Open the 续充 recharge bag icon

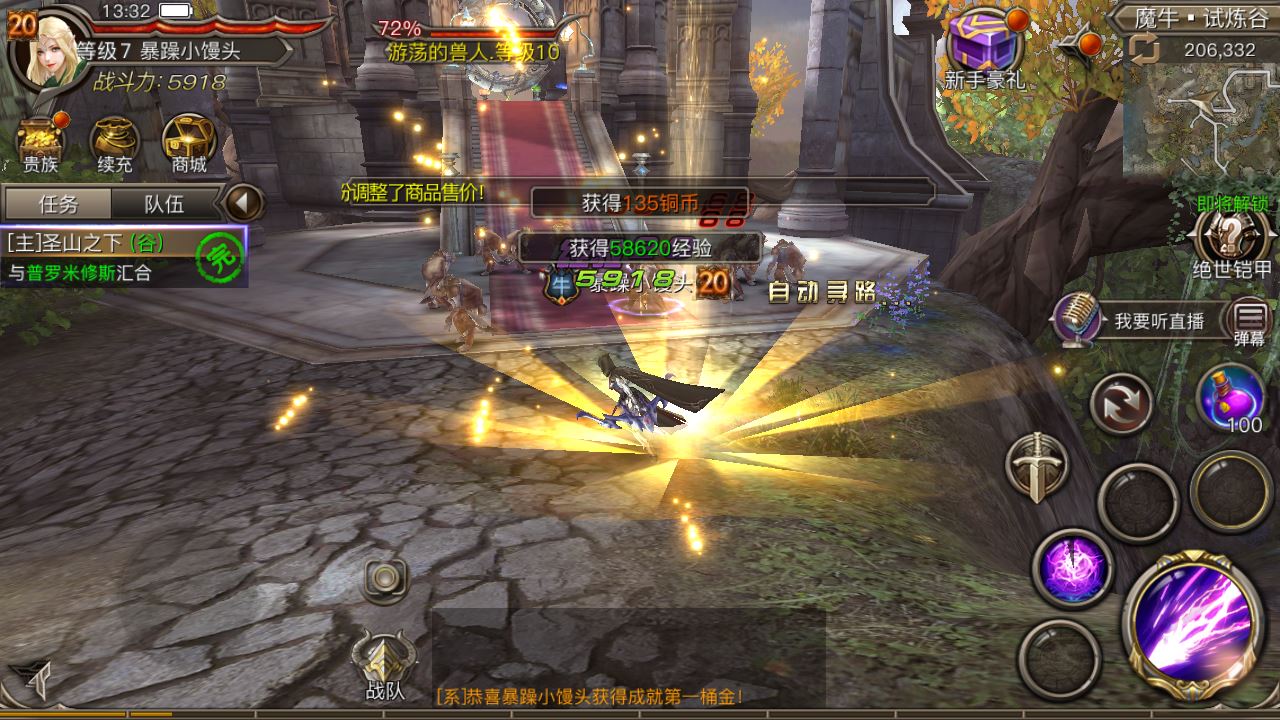pos(115,140)
